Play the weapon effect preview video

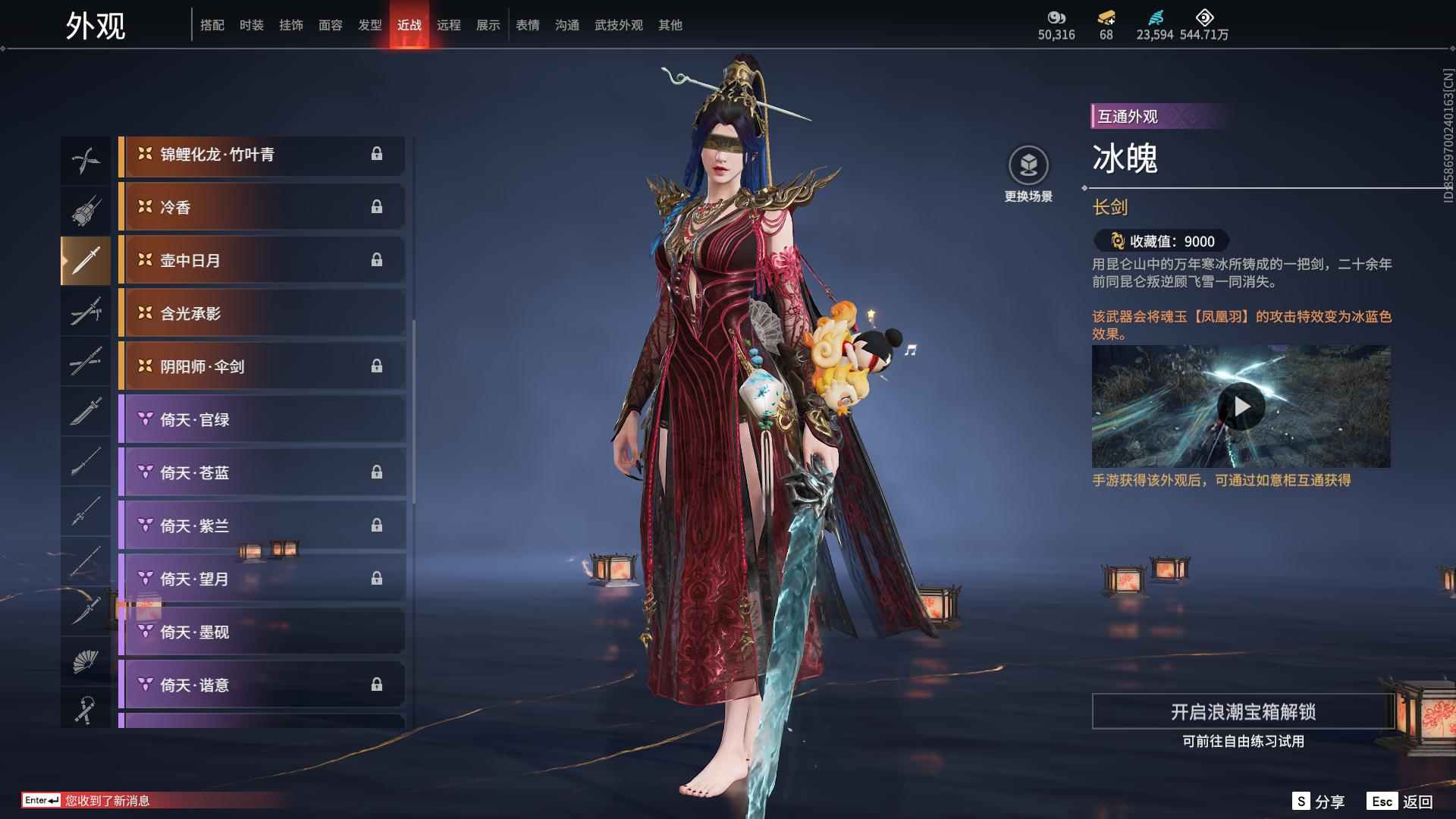[x=1241, y=406]
